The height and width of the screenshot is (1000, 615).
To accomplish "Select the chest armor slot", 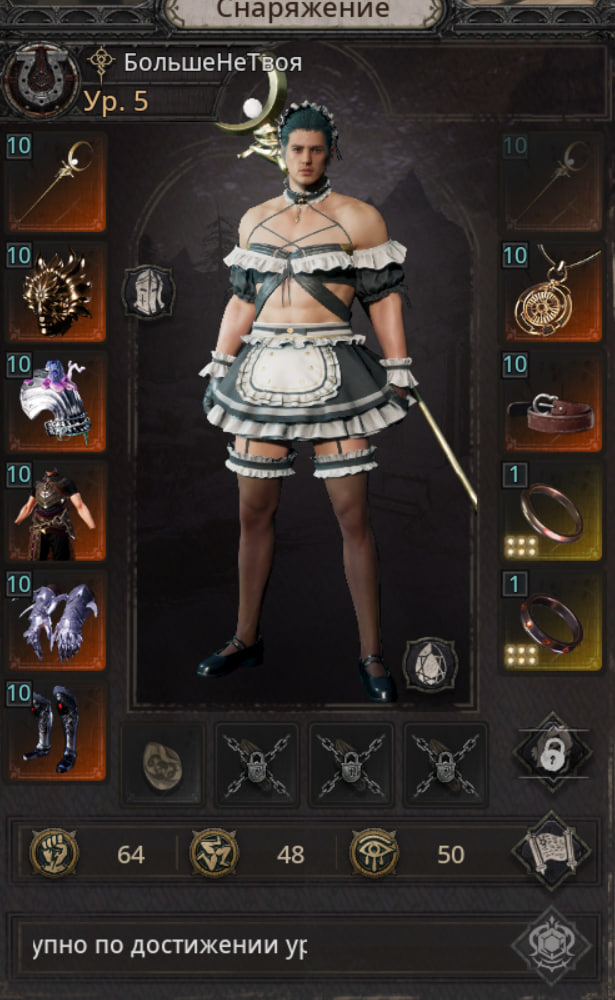I will point(56,511).
